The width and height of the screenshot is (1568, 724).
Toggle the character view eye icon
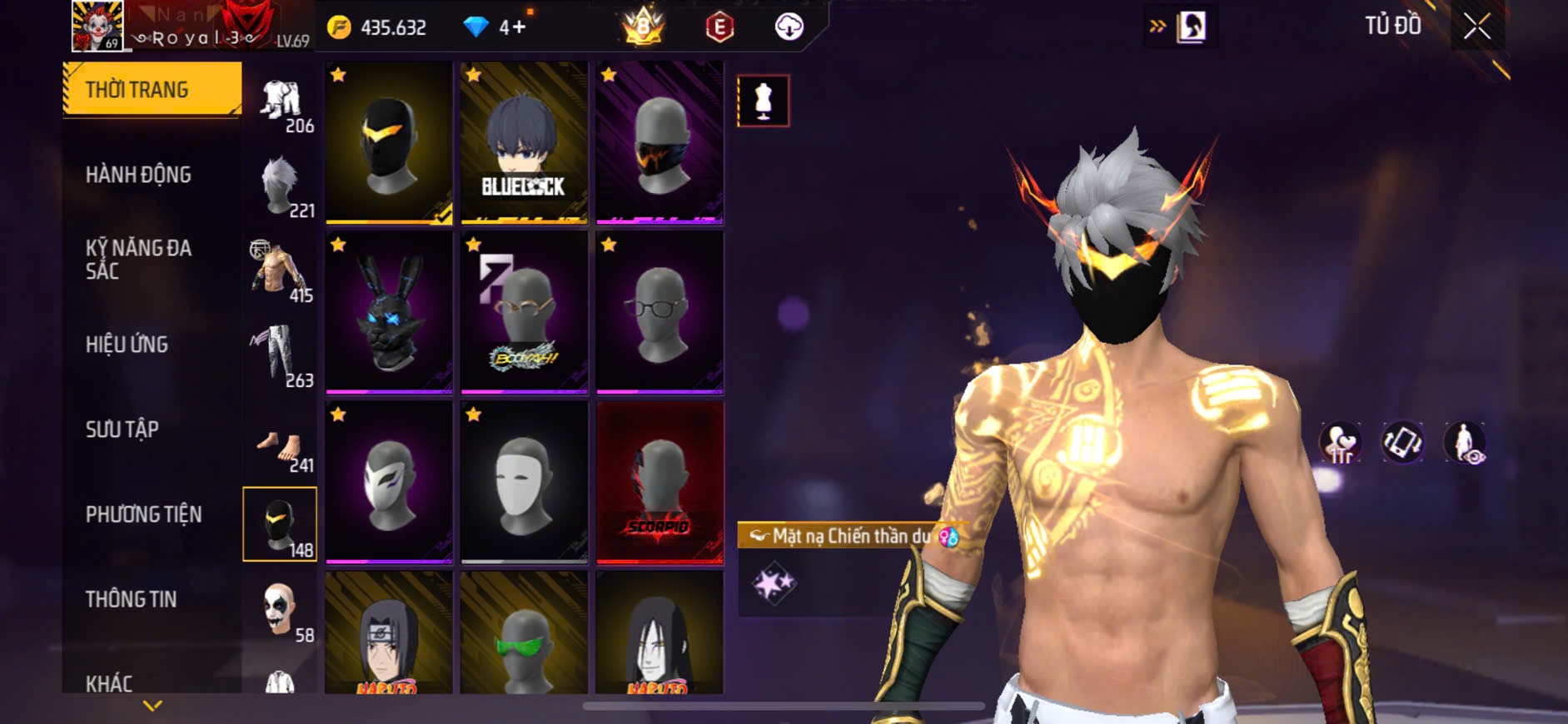point(1465,443)
